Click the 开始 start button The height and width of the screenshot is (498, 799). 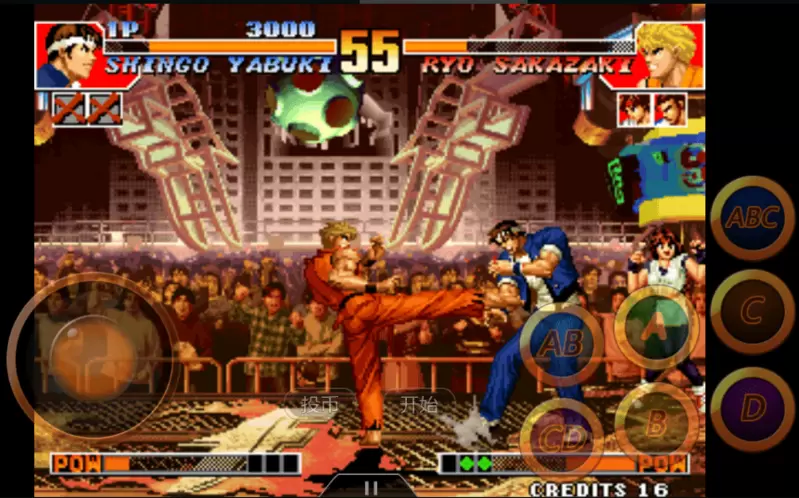click(419, 404)
